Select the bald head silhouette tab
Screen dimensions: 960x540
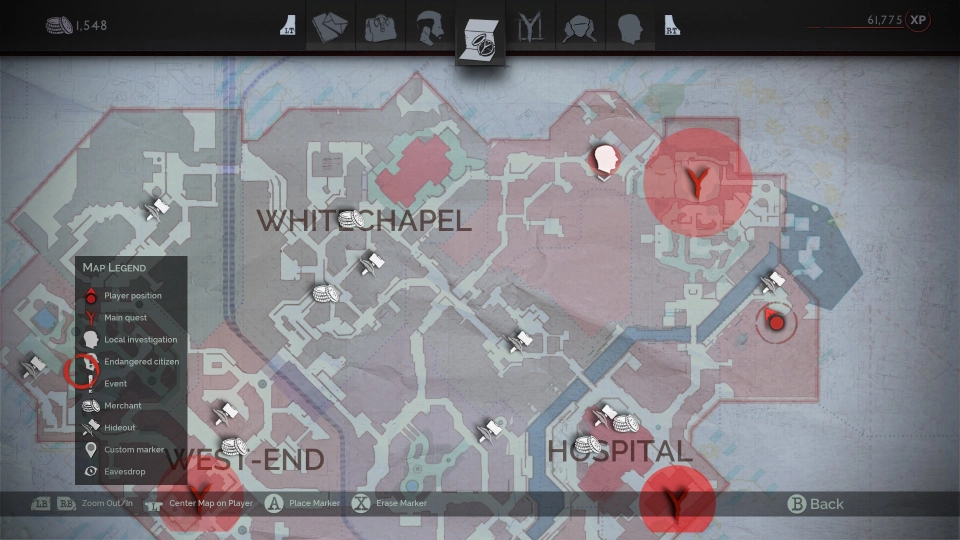pos(628,27)
